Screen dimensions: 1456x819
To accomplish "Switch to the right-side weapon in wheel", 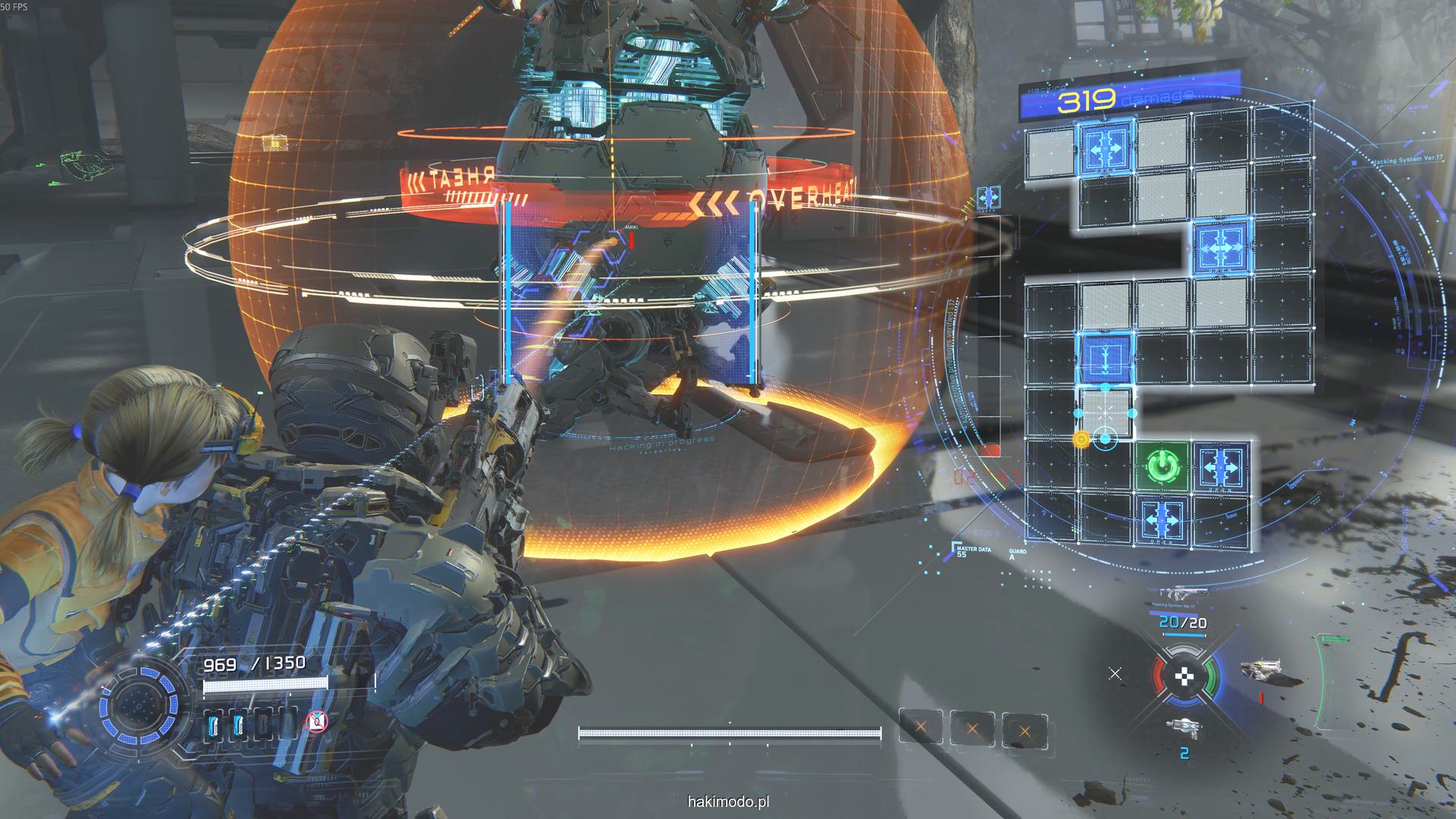I will 1260,668.
